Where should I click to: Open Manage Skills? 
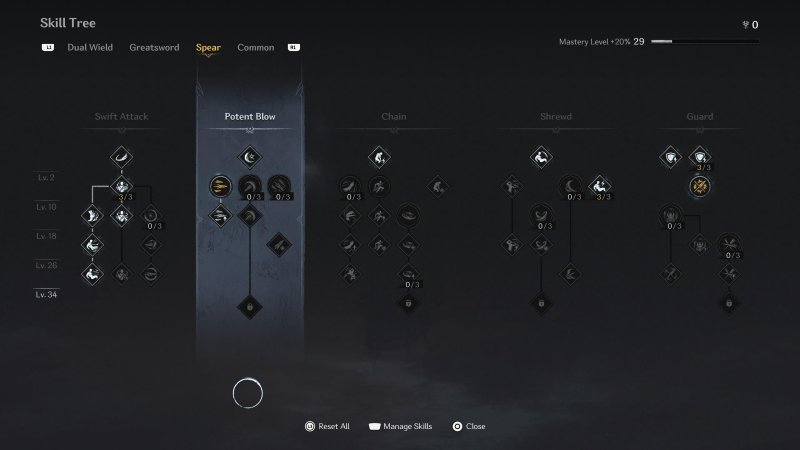(x=400, y=426)
